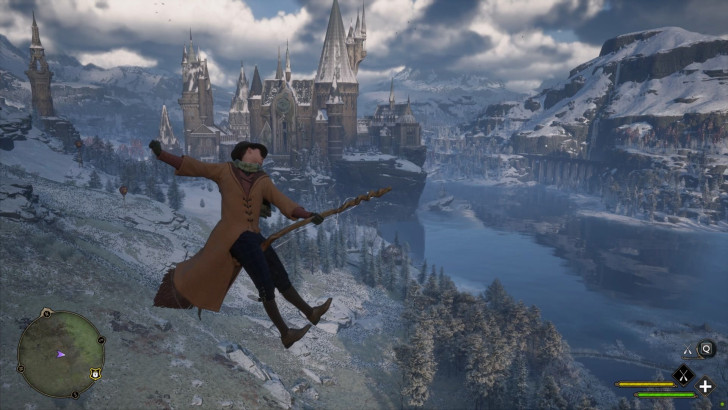This screenshot has width=728, height=410.
Task: Select the white plus diamond slot
Action: click(x=706, y=387)
